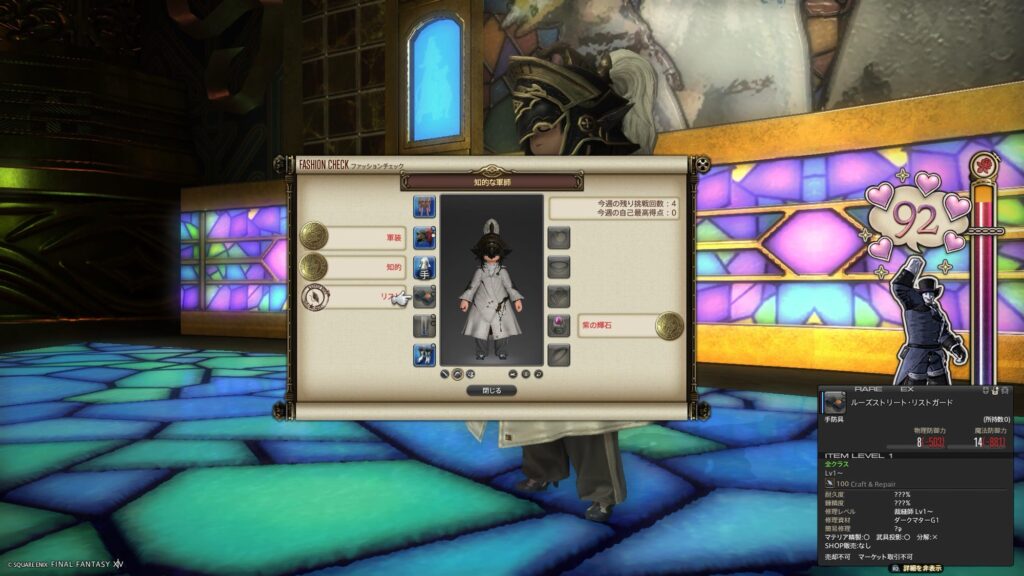This screenshot has width=1024, height=576.
Task: Click the wrist guard item icon in tooltip
Action: (832, 402)
